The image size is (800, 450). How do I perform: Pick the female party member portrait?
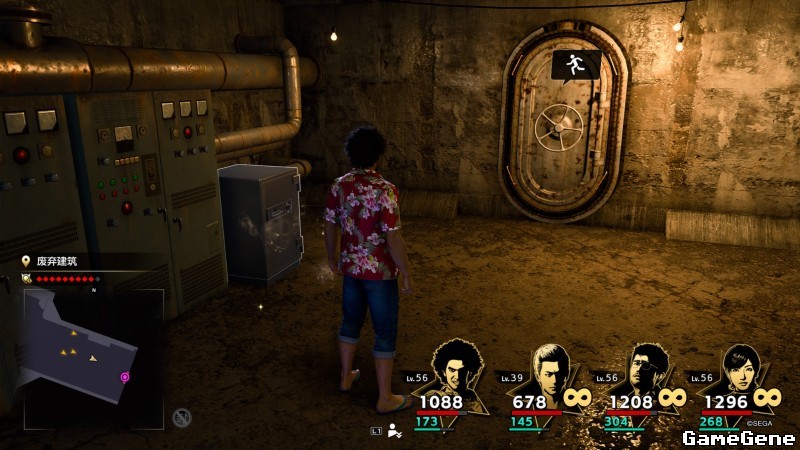(740, 368)
